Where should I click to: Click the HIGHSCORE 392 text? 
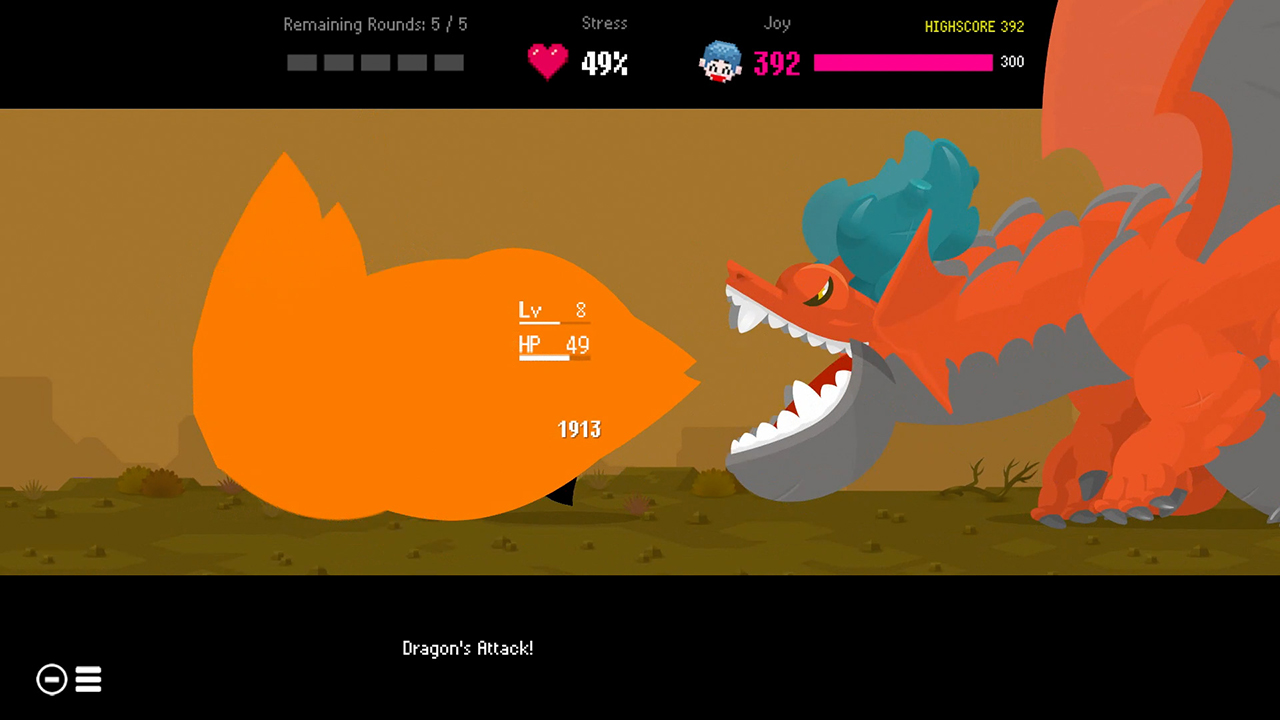(x=974, y=27)
